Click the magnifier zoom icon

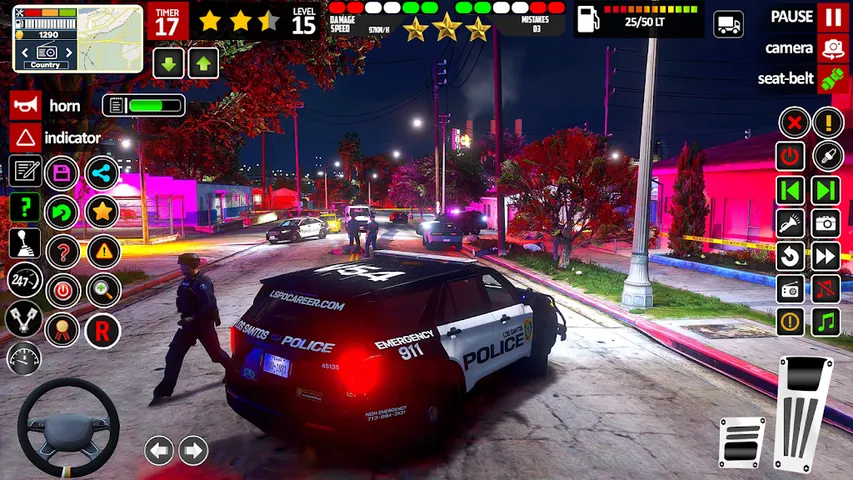click(102, 290)
